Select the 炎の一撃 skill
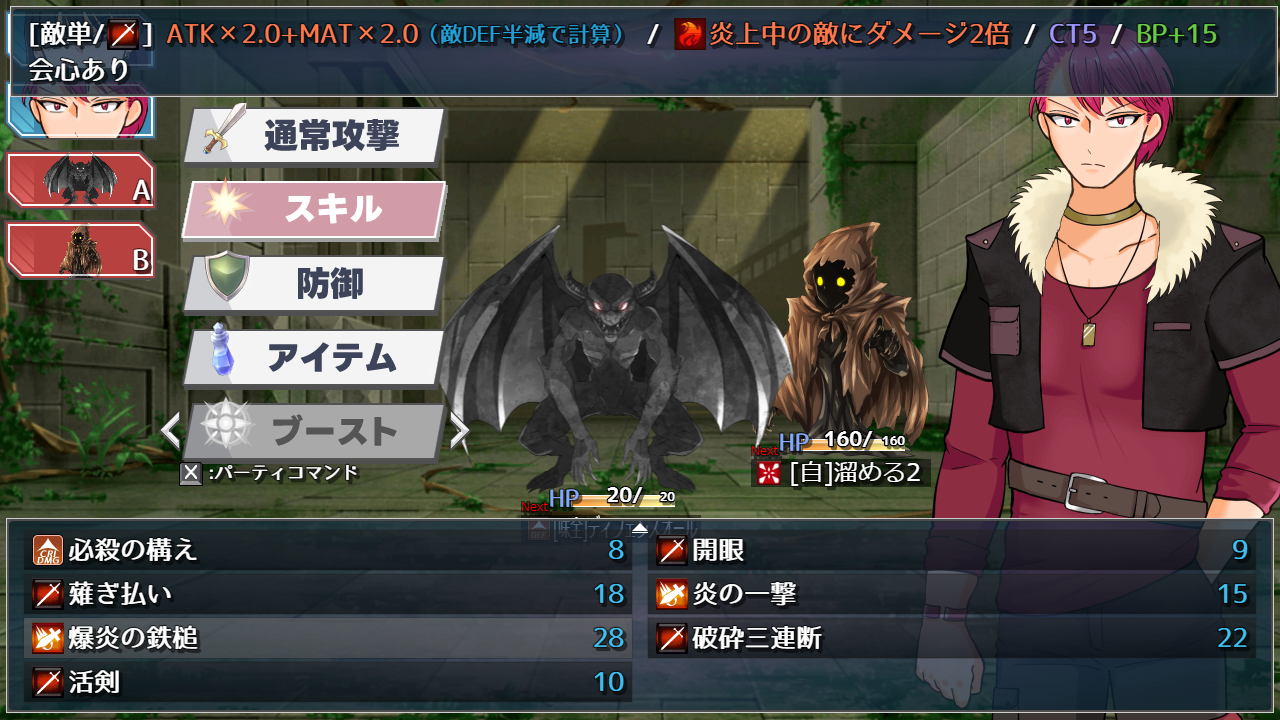 click(952, 594)
